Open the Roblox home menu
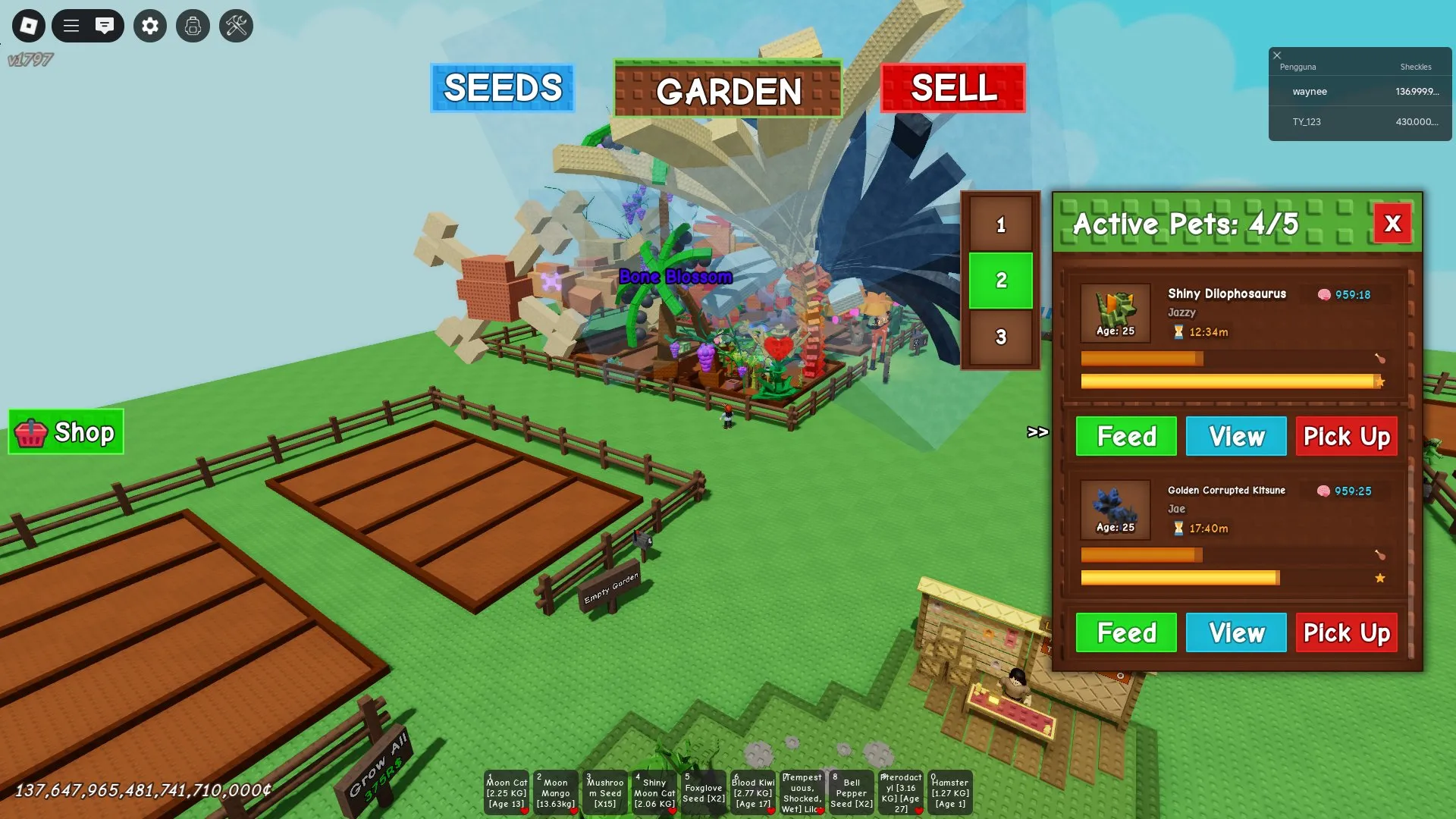This screenshot has height=819, width=1456. click(x=28, y=26)
